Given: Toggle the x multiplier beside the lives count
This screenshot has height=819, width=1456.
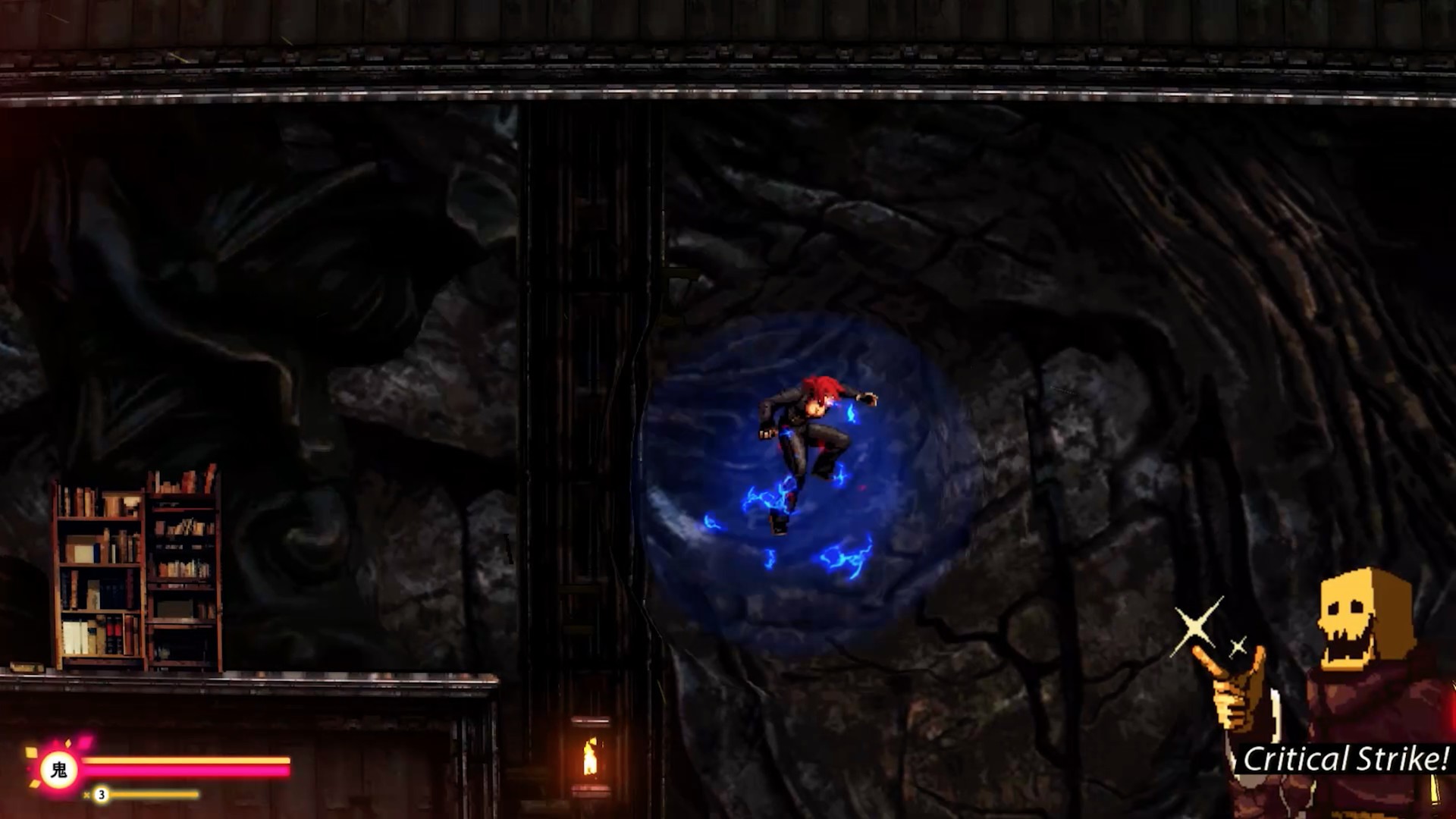Looking at the screenshot, I should 86,795.
